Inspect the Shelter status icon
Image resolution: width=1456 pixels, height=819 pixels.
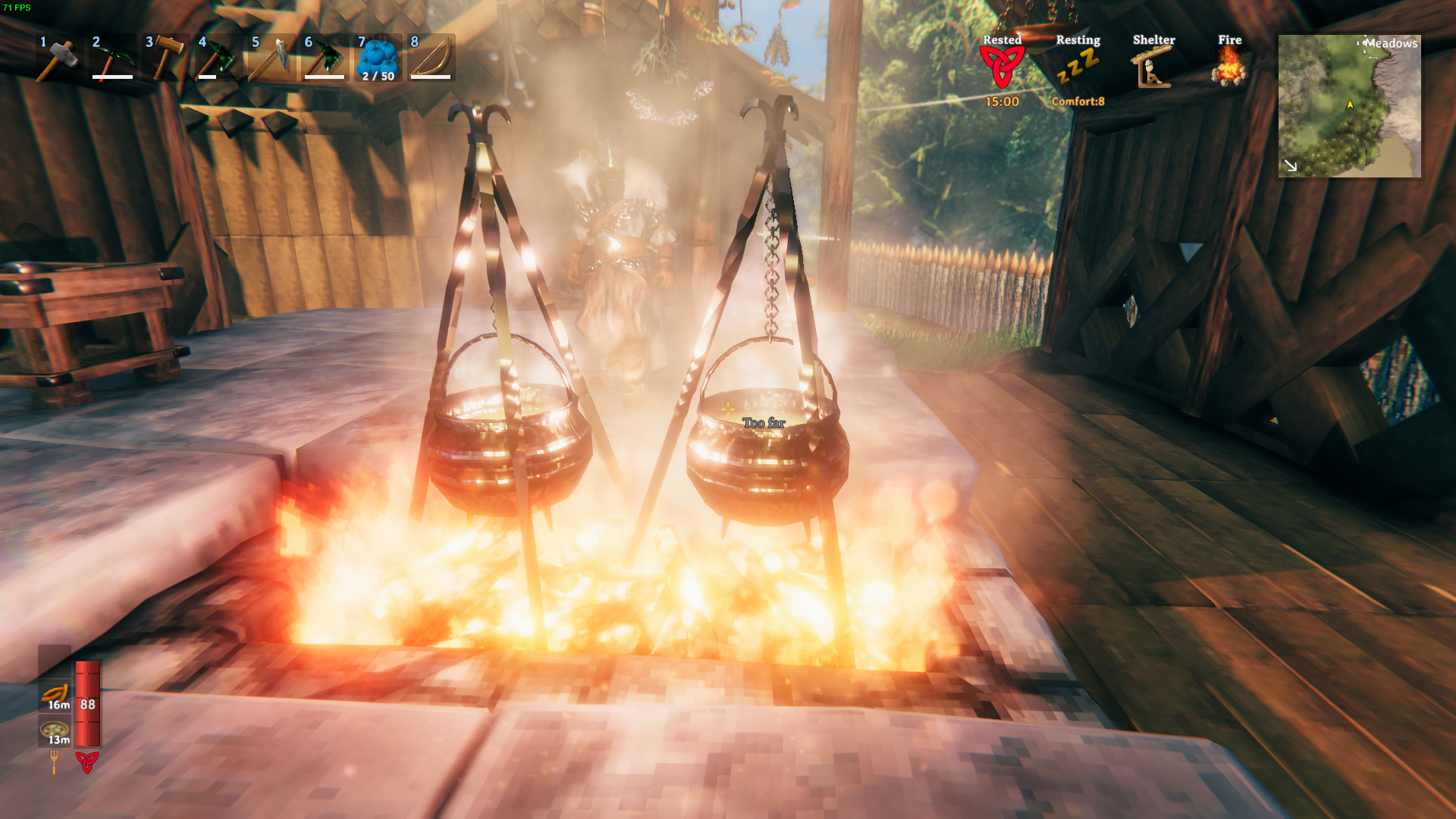tap(1153, 67)
